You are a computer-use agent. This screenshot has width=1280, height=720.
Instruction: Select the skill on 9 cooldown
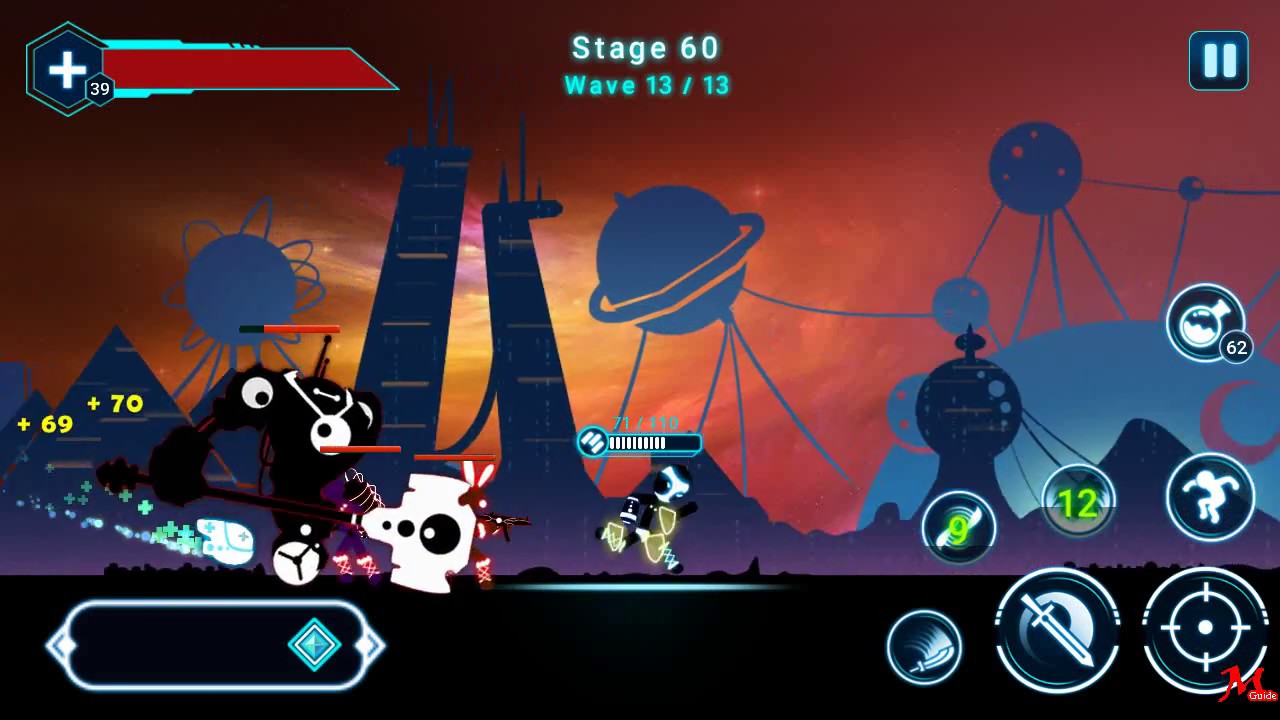click(958, 528)
